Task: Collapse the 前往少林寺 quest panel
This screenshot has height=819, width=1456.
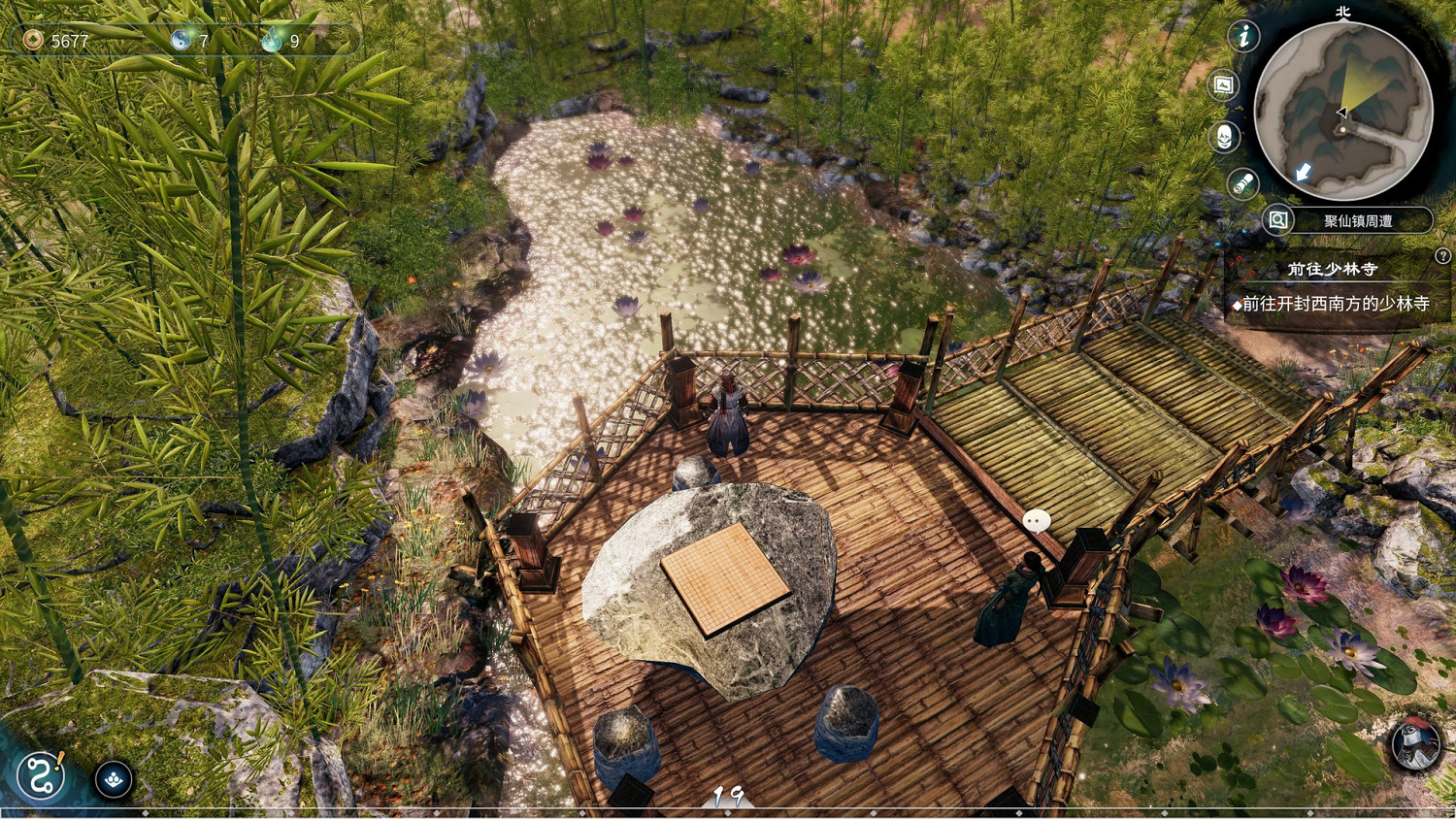Action: pos(1331,269)
